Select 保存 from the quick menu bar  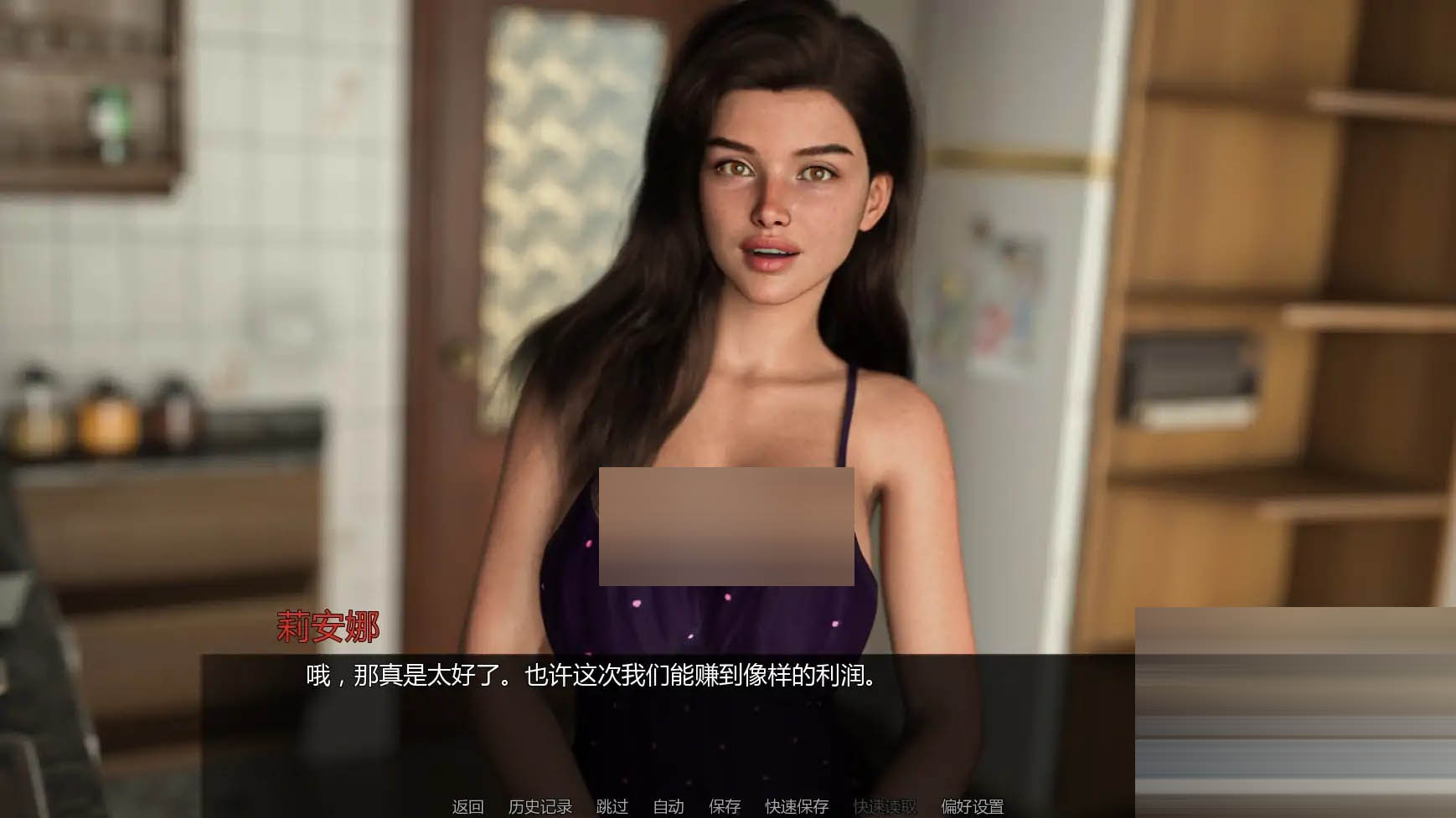point(725,807)
